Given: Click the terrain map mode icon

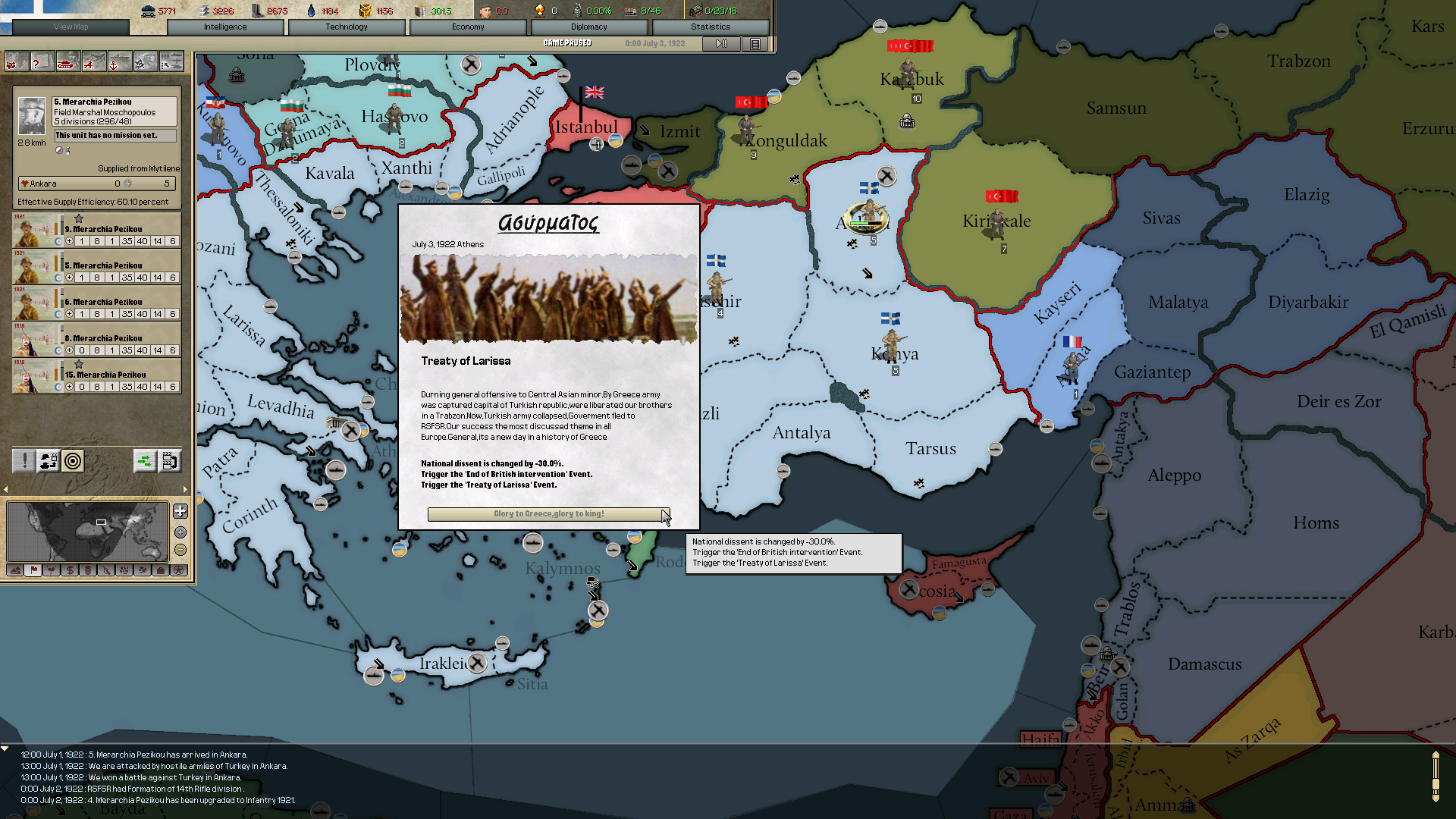Looking at the screenshot, I should point(14,571).
